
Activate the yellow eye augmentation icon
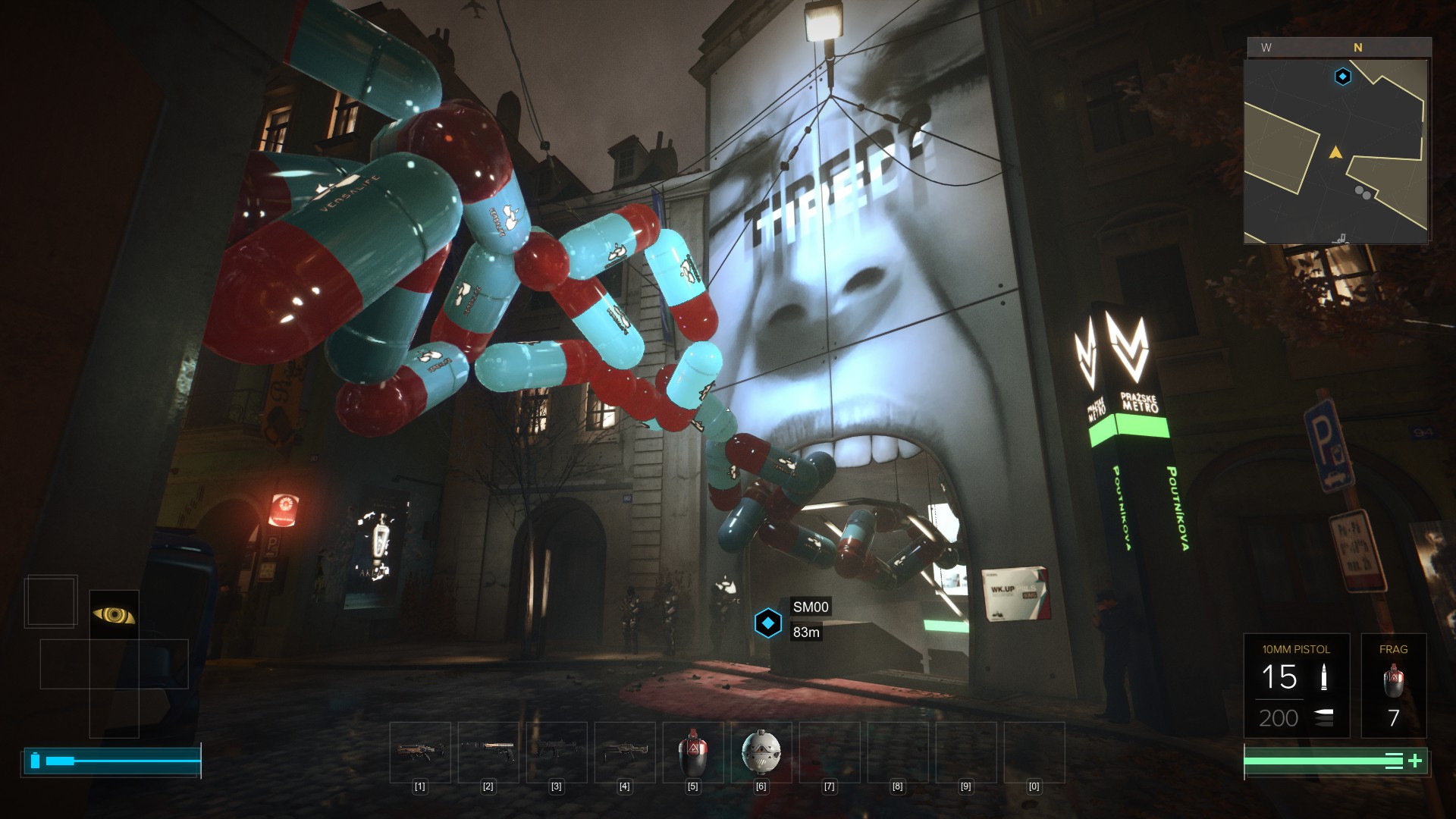click(114, 615)
